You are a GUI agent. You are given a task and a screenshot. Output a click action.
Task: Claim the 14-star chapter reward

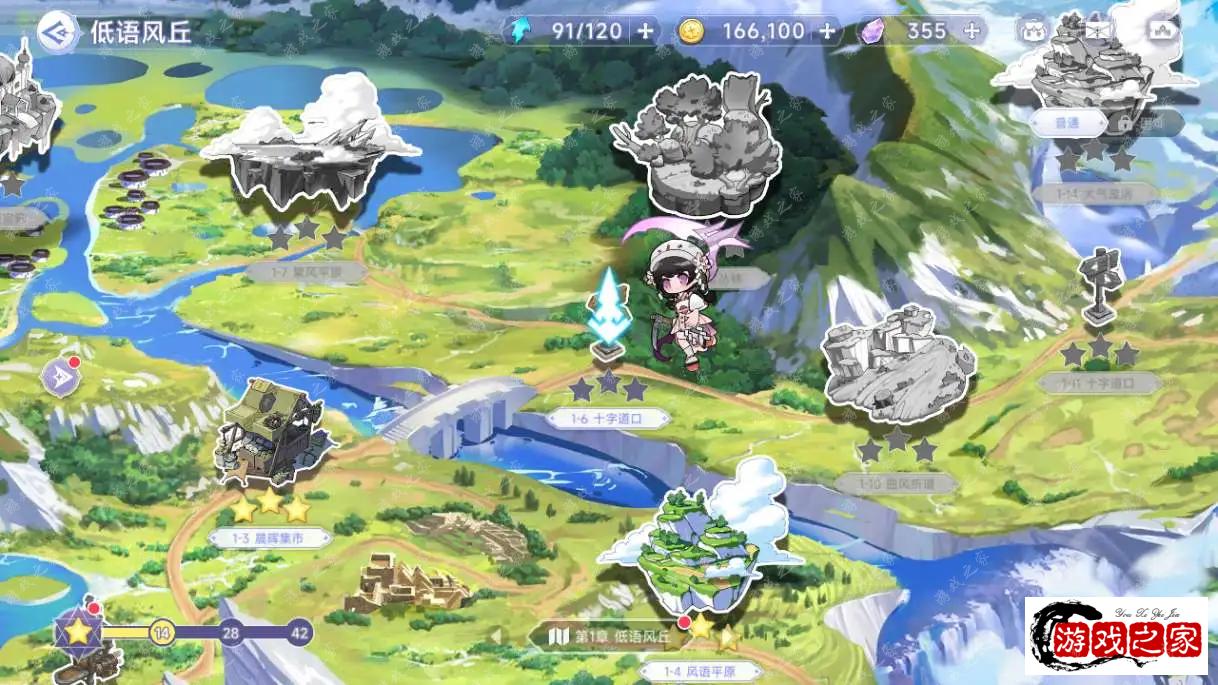pos(161,632)
